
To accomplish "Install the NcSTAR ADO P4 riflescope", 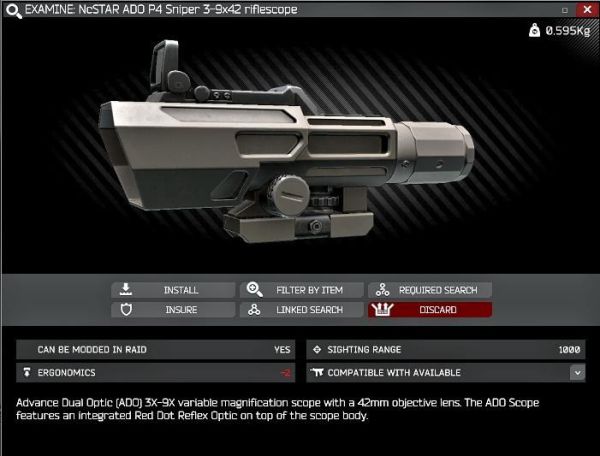I will (x=173, y=290).
